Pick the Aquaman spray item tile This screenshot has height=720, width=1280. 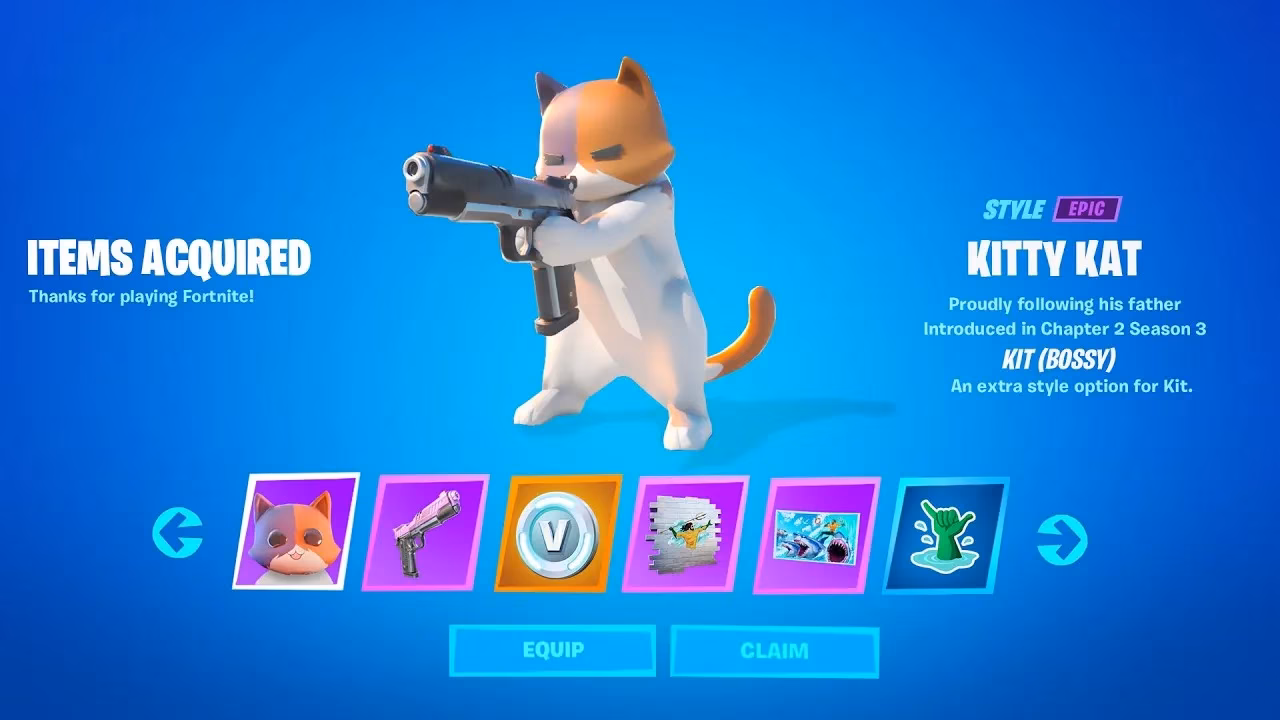point(685,534)
